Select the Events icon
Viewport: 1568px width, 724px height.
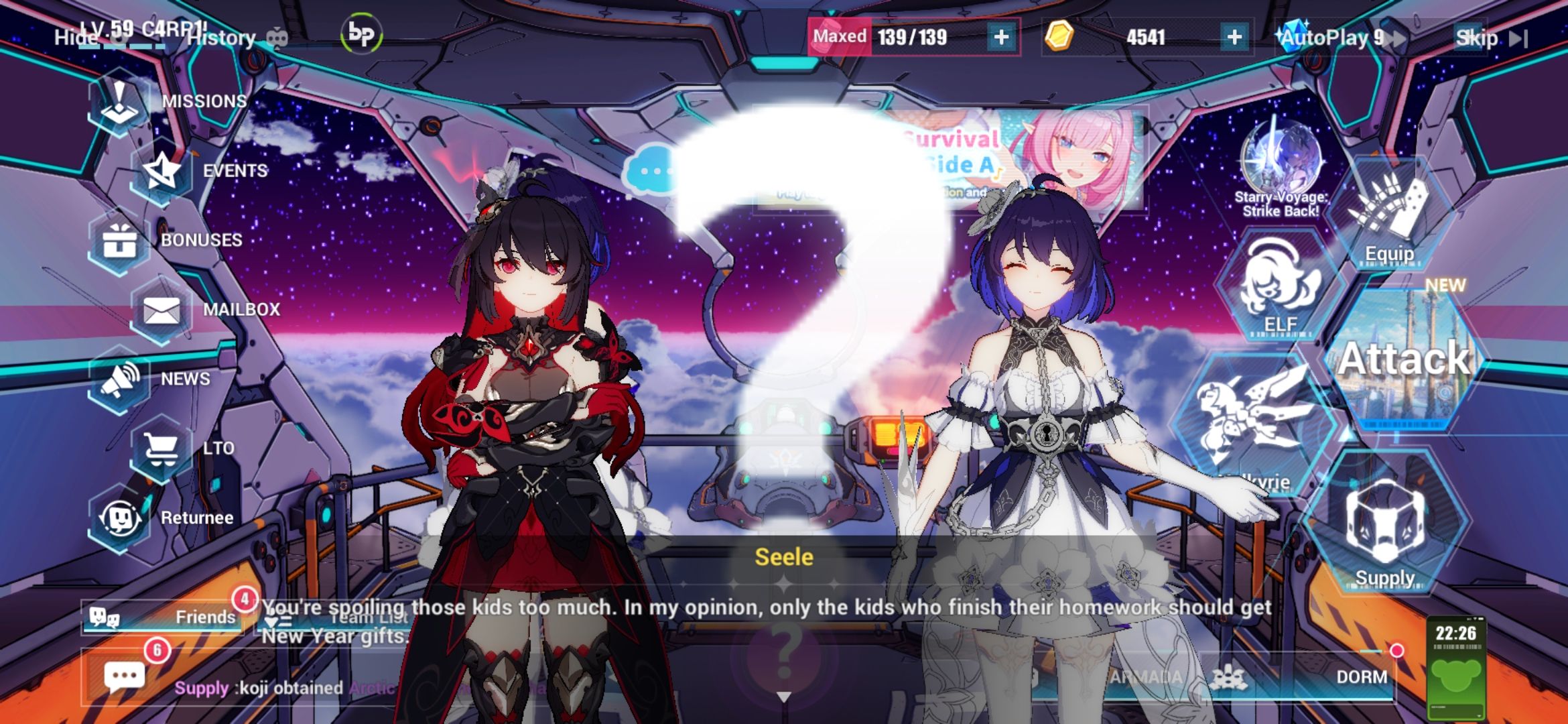[x=161, y=170]
